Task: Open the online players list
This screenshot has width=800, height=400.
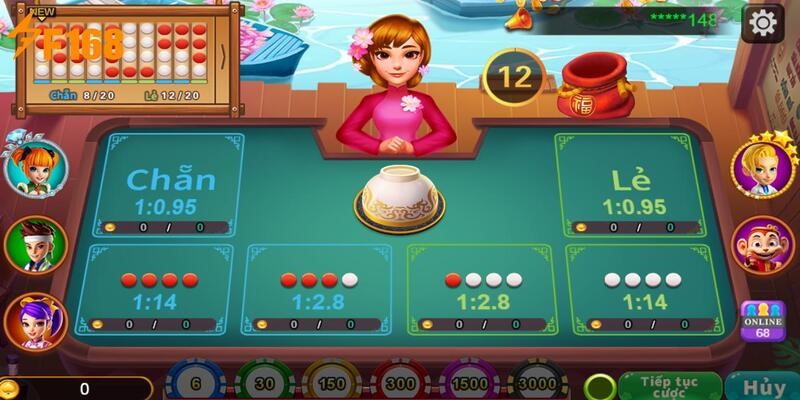Action: coord(762,322)
